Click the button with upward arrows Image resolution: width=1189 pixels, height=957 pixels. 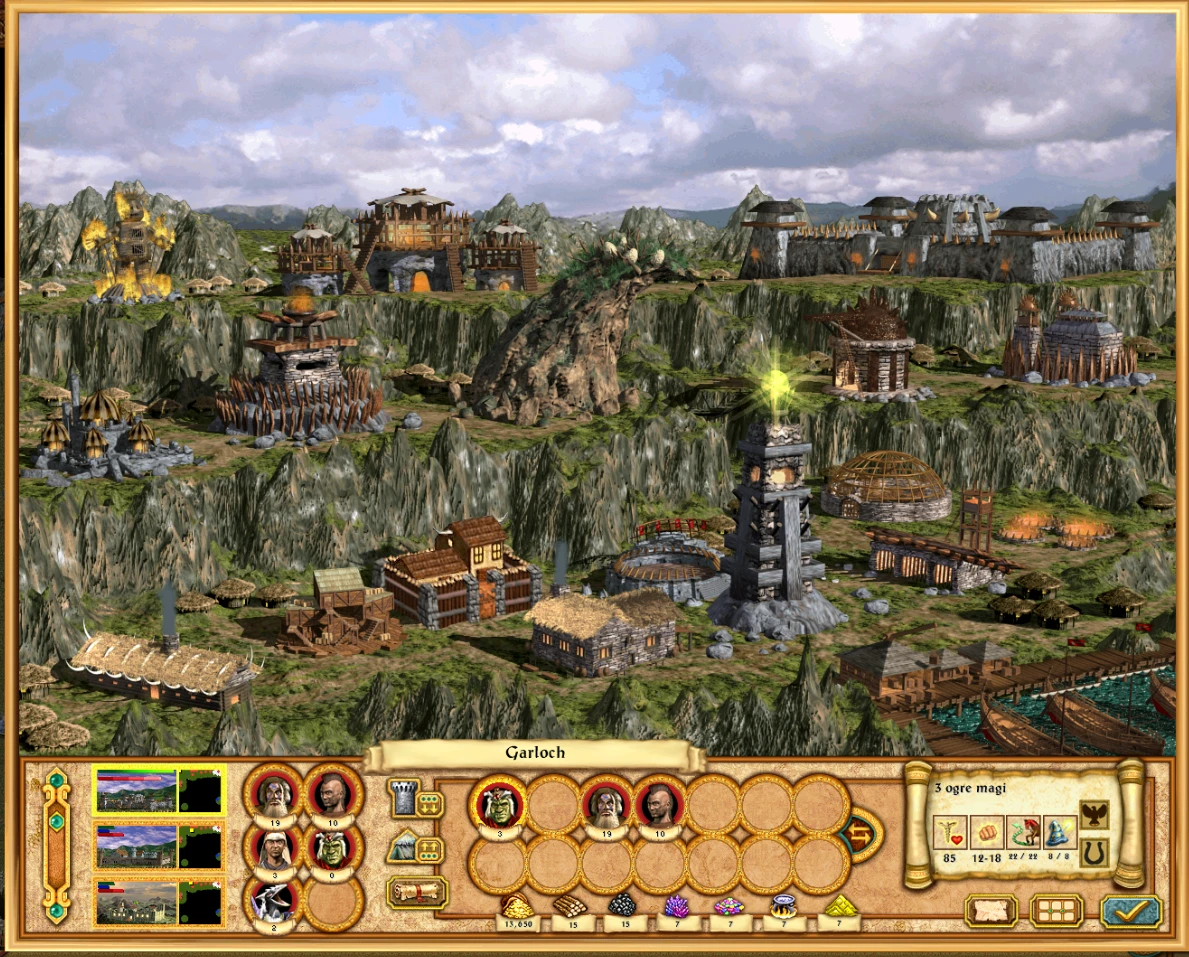430,850
